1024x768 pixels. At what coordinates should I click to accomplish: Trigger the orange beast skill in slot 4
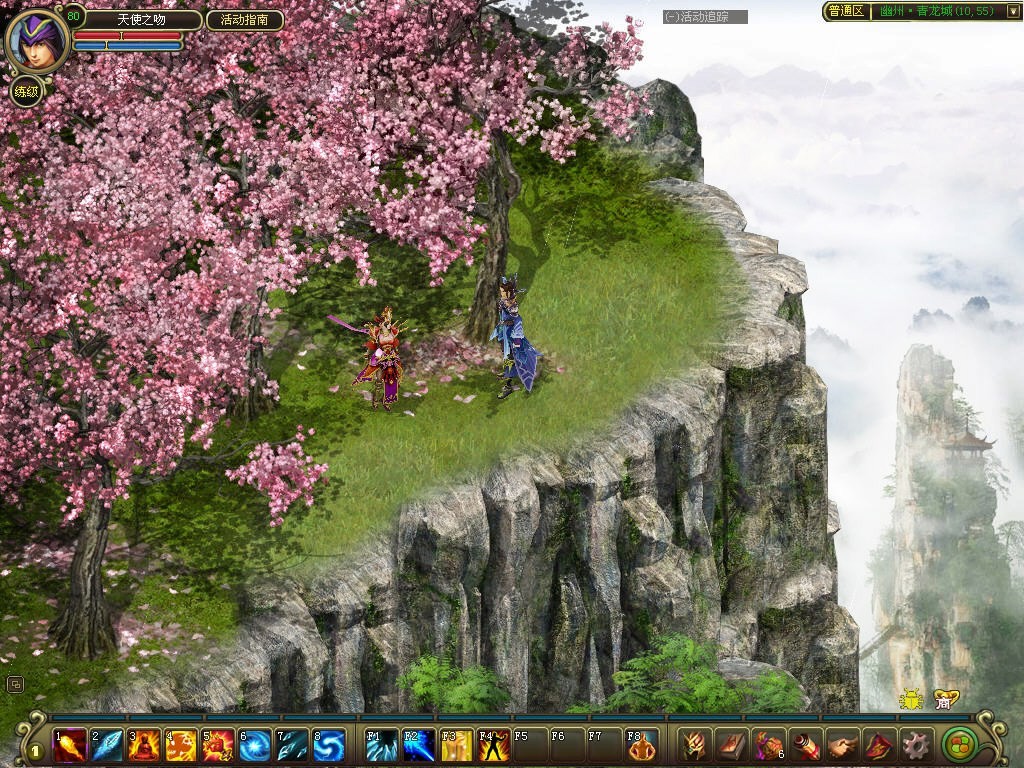181,745
